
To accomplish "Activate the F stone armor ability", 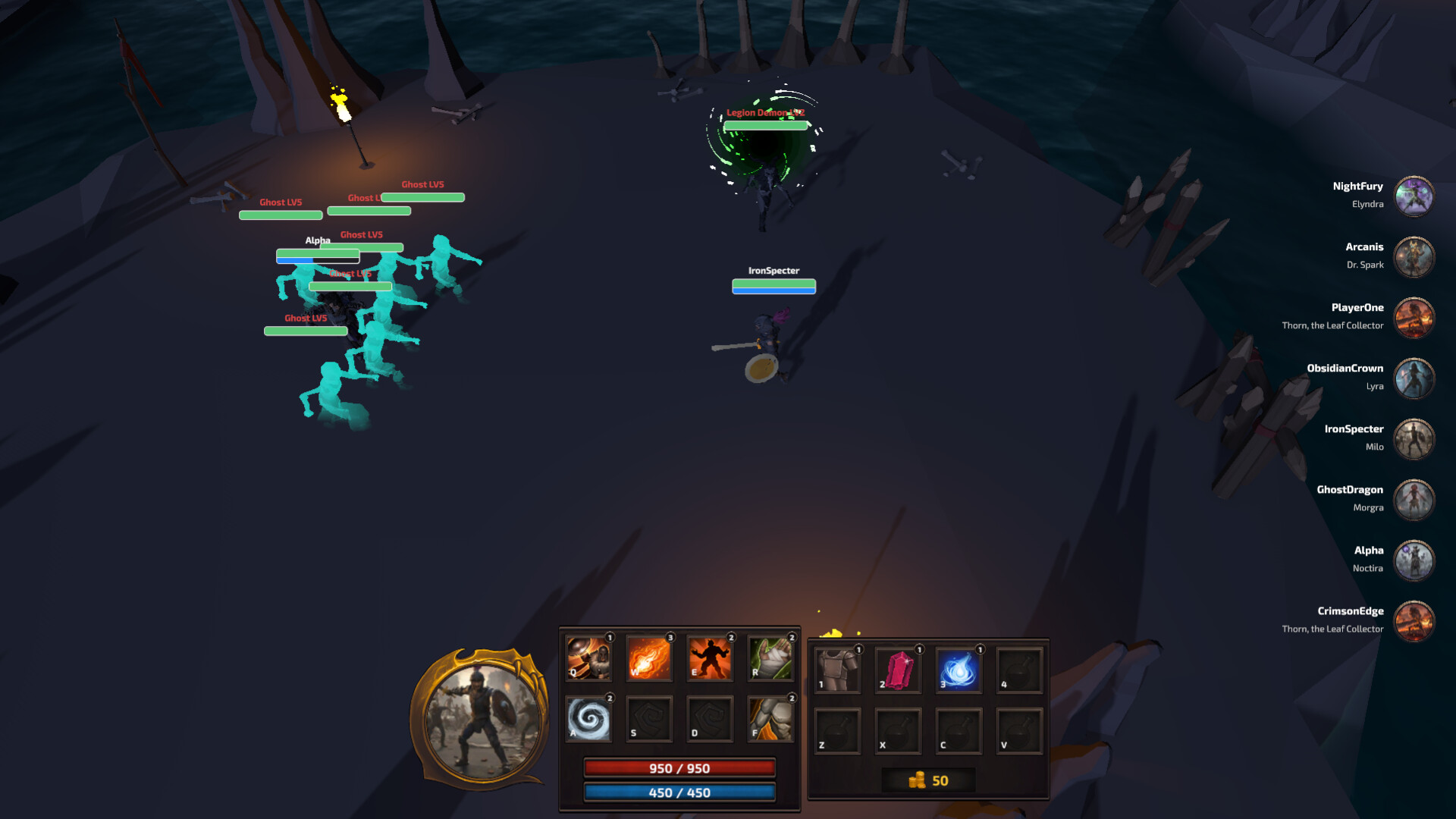I will coord(770,719).
